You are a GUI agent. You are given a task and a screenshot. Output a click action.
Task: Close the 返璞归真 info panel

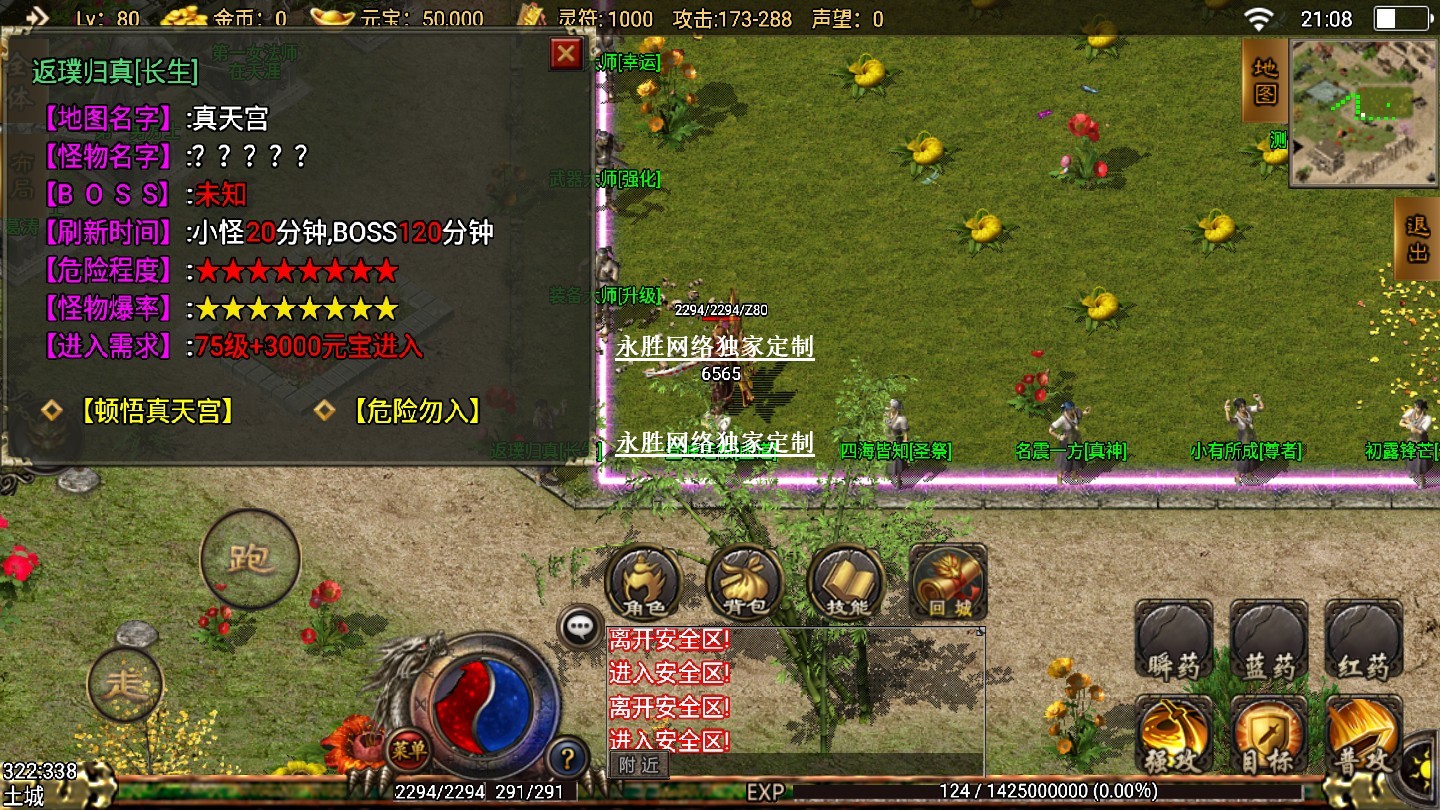point(567,54)
